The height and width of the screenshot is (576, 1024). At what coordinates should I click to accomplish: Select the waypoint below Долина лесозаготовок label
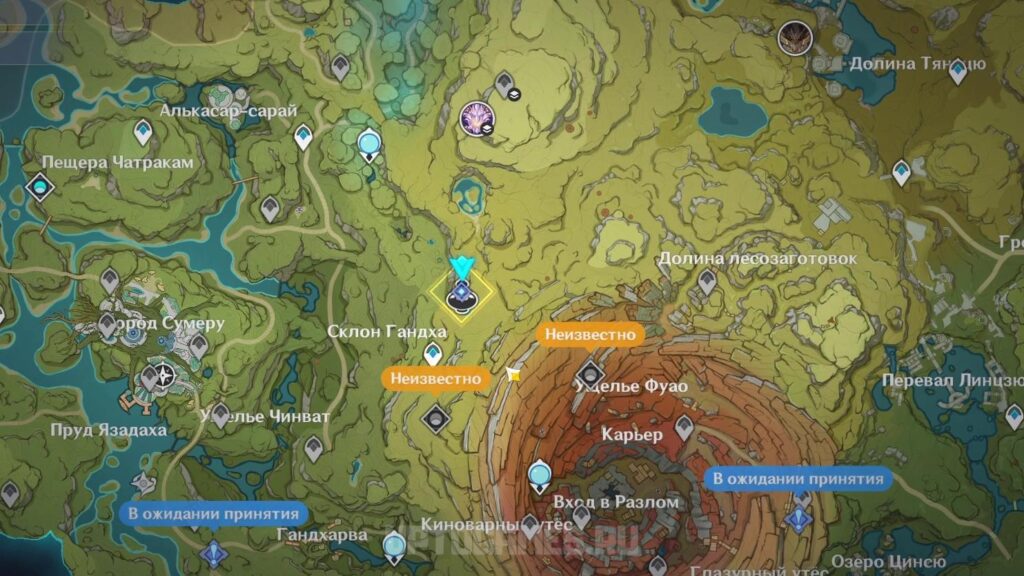(707, 281)
